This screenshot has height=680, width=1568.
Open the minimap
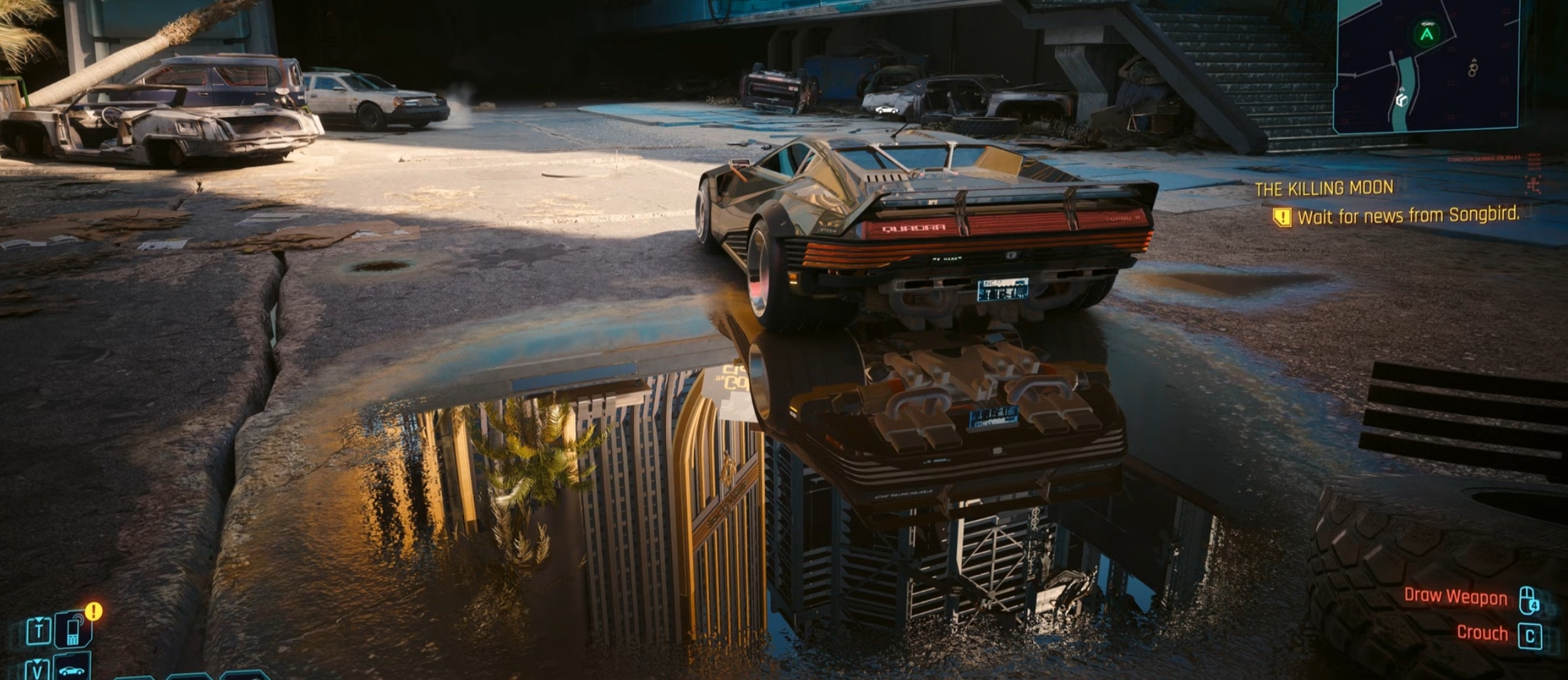pyautogui.click(x=1425, y=66)
